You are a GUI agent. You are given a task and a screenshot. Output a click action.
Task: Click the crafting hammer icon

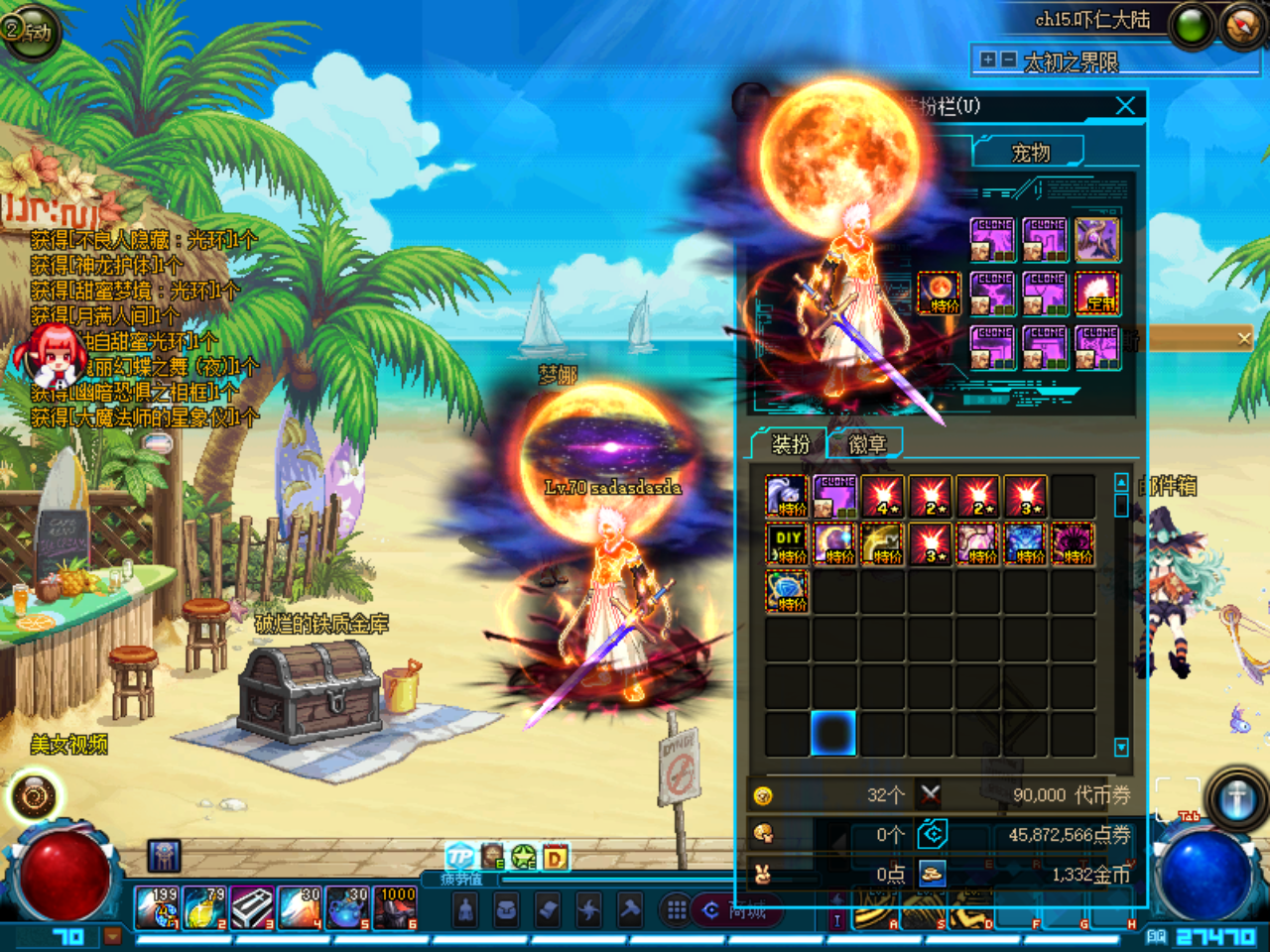[632, 910]
